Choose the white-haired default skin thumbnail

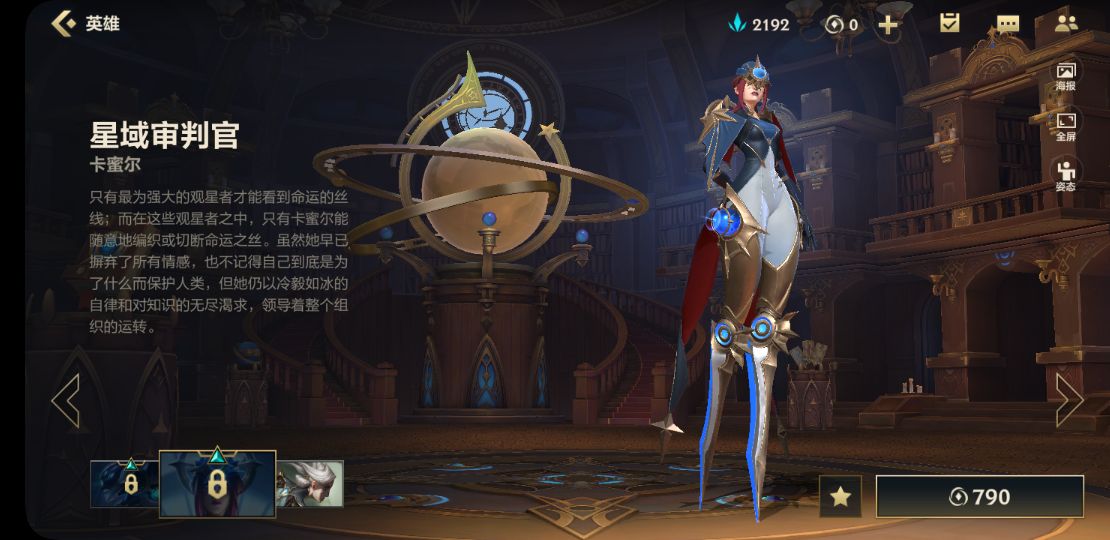click(310, 483)
